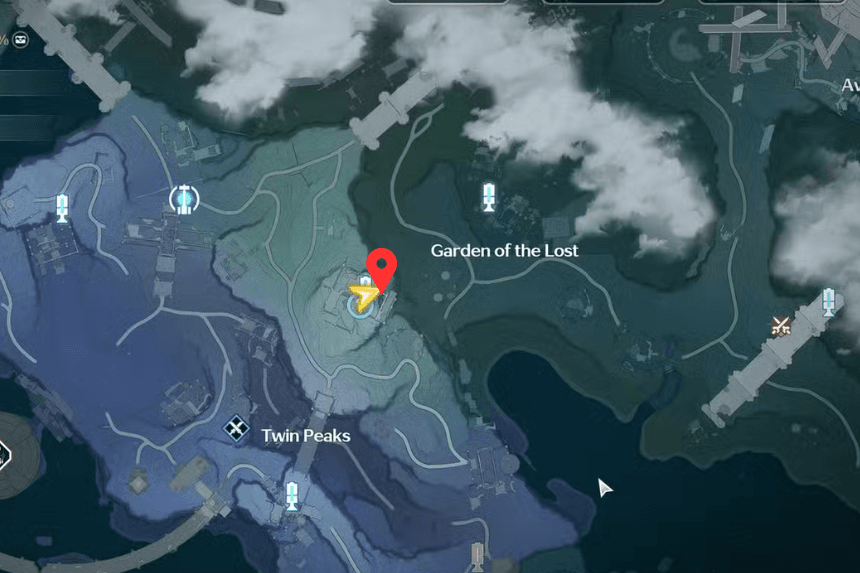The width and height of the screenshot is (860, 573).
Task: Select the beacon above Garden of the Lost
Action: click(489, 196)
